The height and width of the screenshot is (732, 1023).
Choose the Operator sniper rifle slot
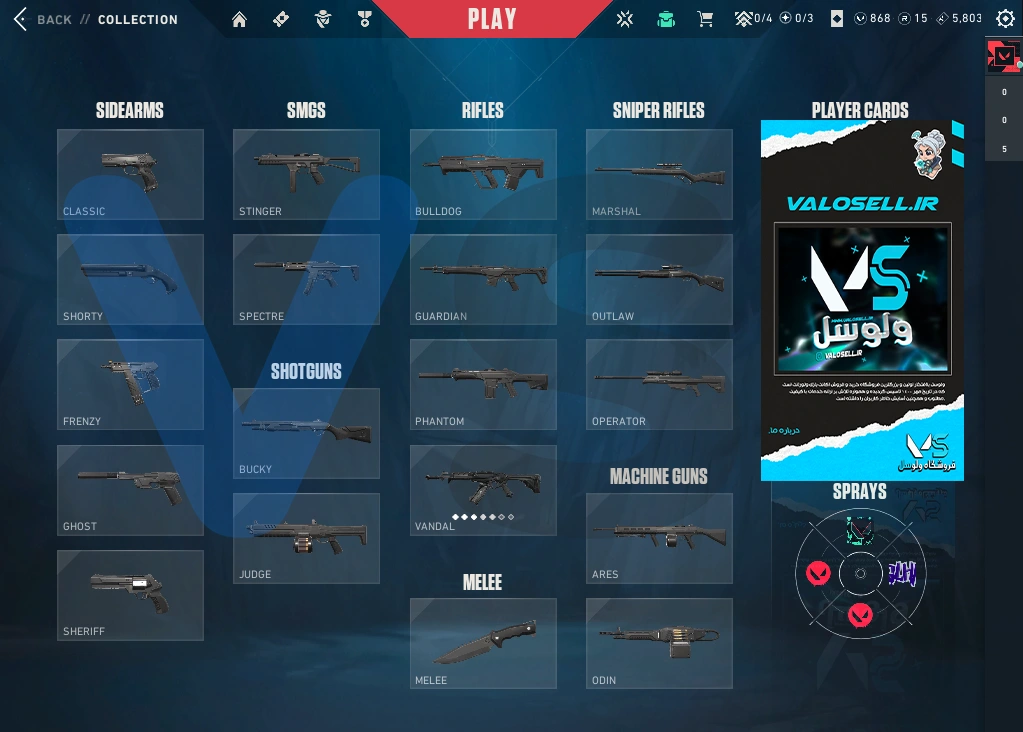pos(659,384)
